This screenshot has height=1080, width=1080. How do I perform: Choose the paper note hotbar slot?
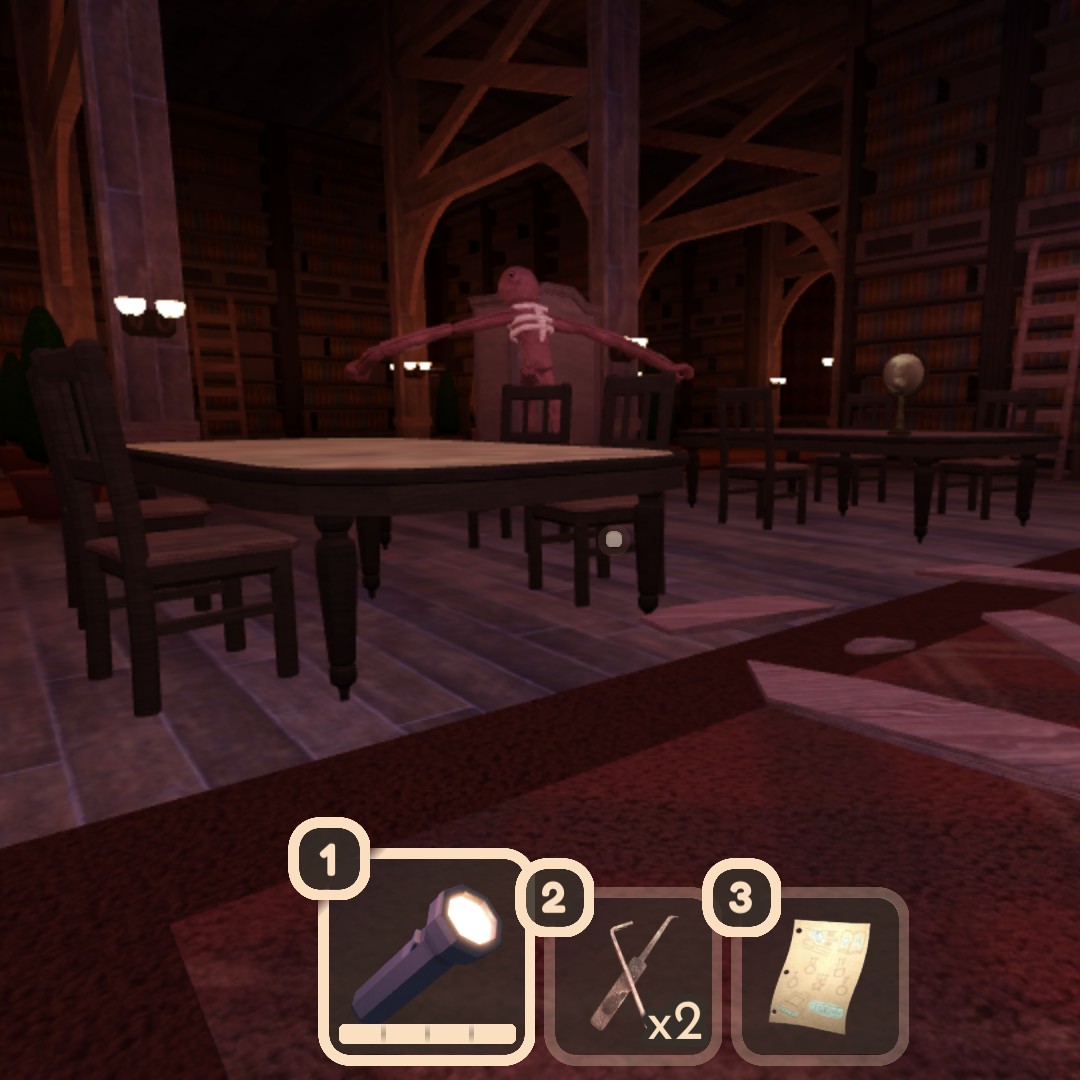(x=820, y=976)
